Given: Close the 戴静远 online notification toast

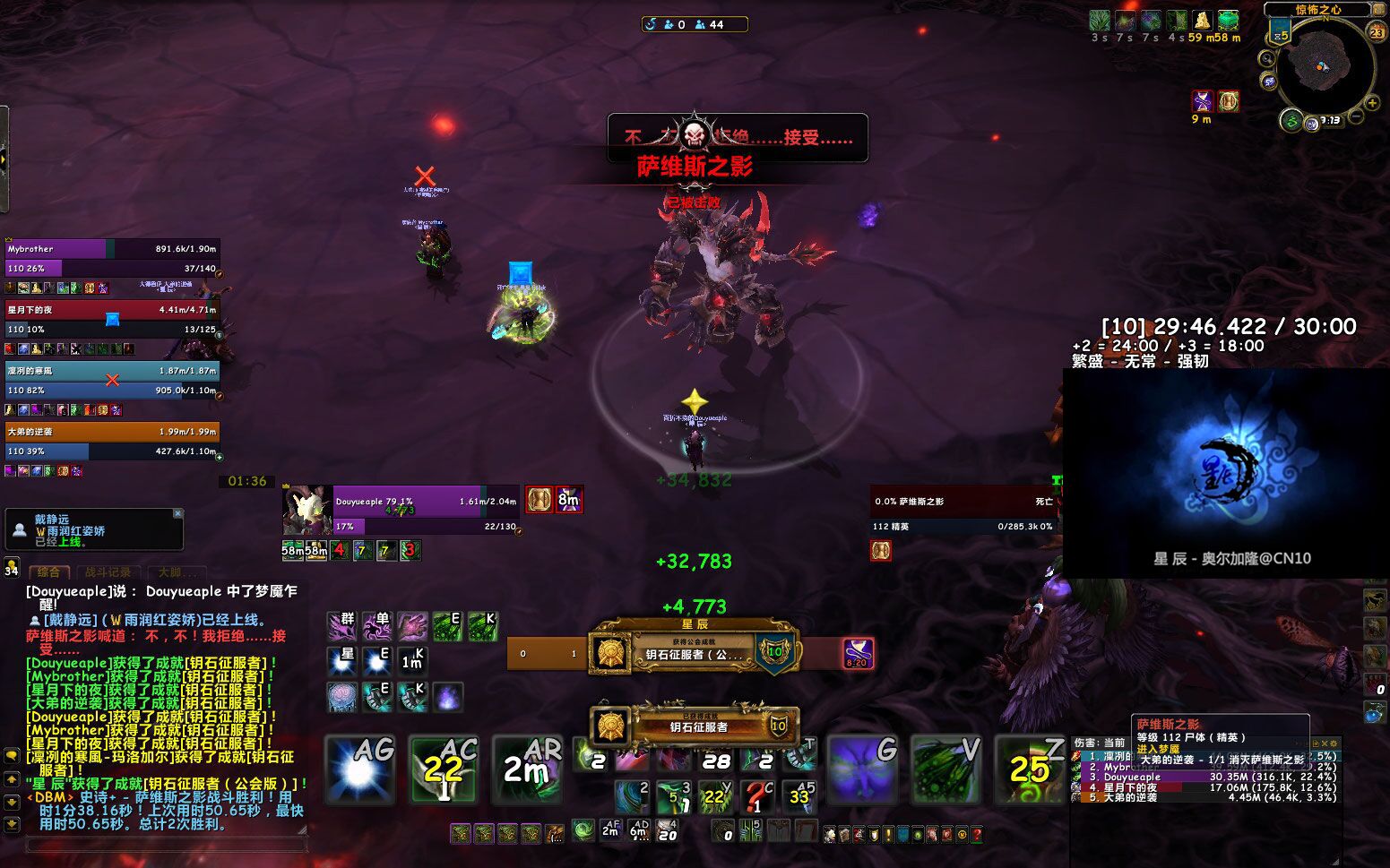Looking at the screenshot, I should [177, 513].
